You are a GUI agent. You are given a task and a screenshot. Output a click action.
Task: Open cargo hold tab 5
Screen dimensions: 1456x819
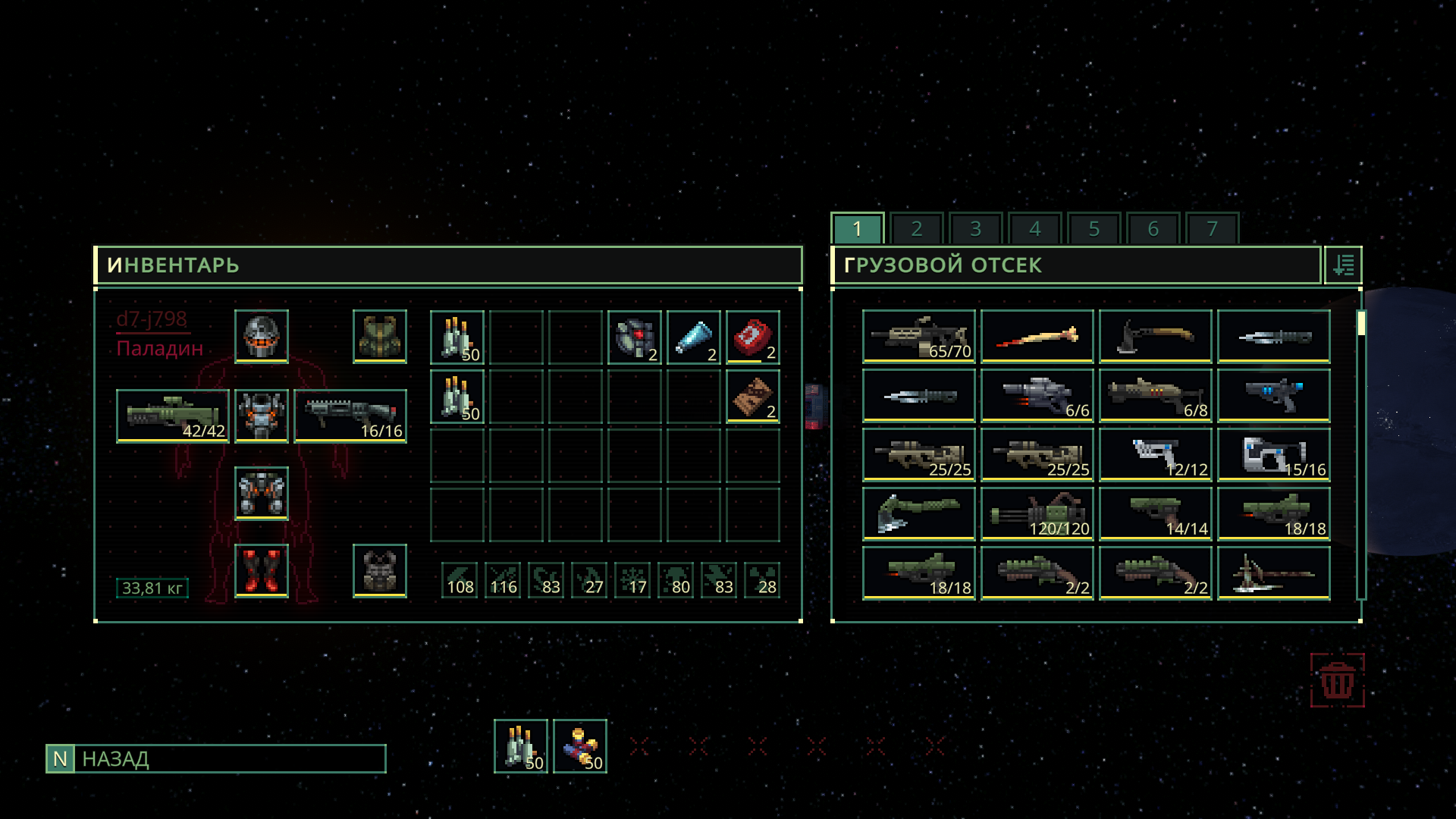[1094, 228]
